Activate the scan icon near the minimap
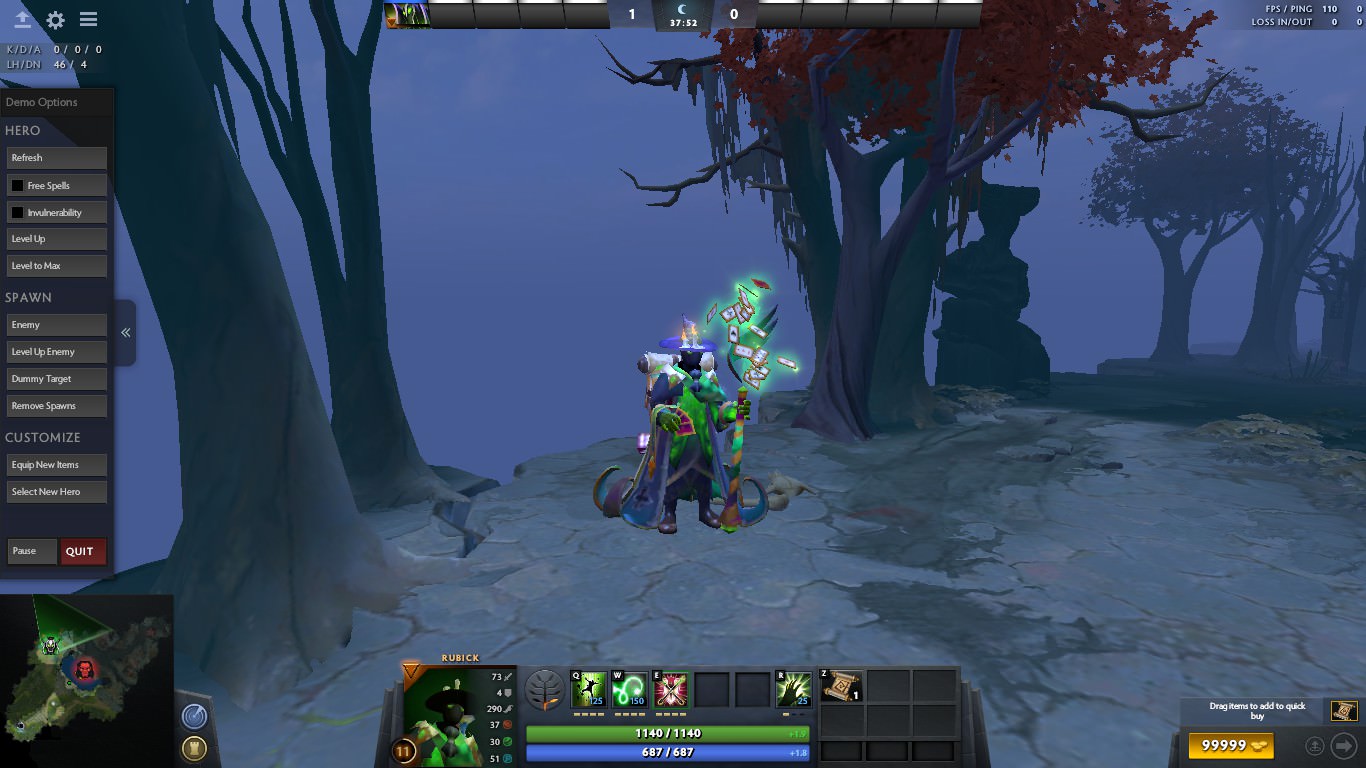The height and width of the screenshot is (768, 1366). point(194,716)
